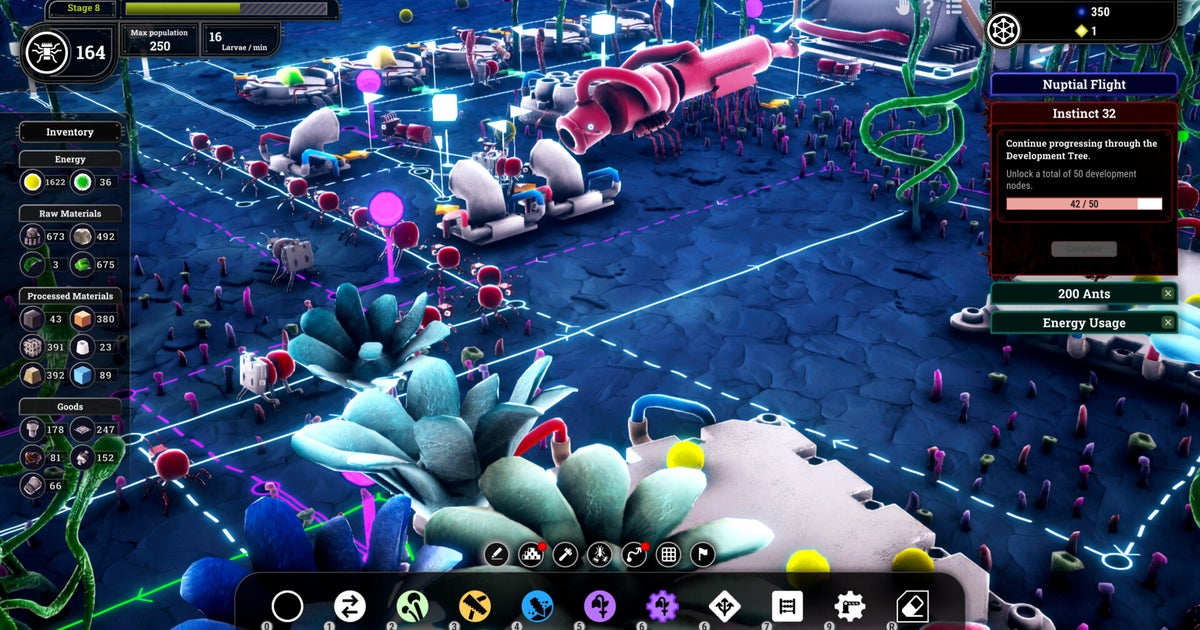Screen dimensions: 1200x630
Task: Choose the white abacus tool
Action: [787, 606]
